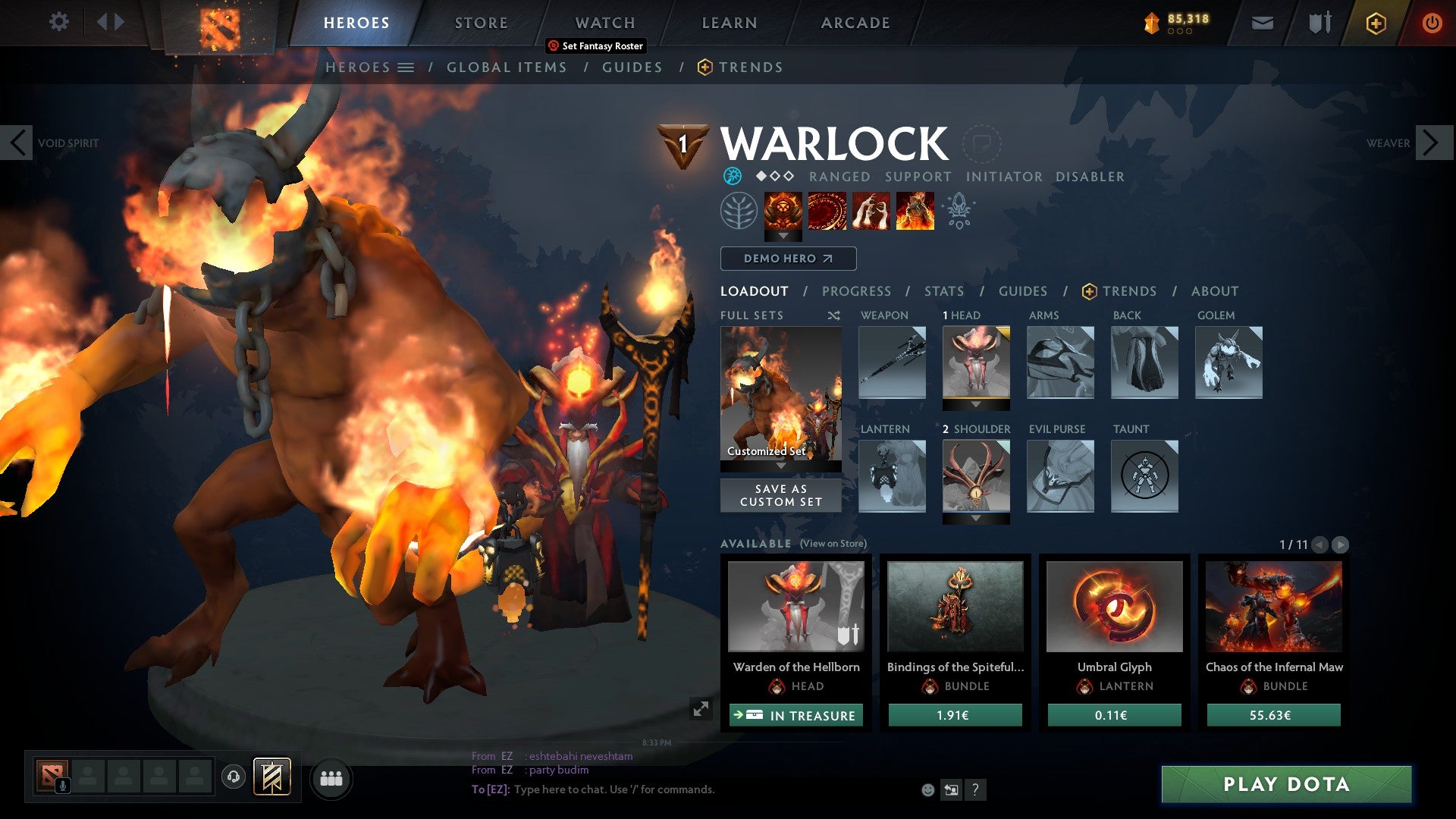Open the friends list group icon
The width and height of the screenshot is (1456, 819).
point(331,777)
